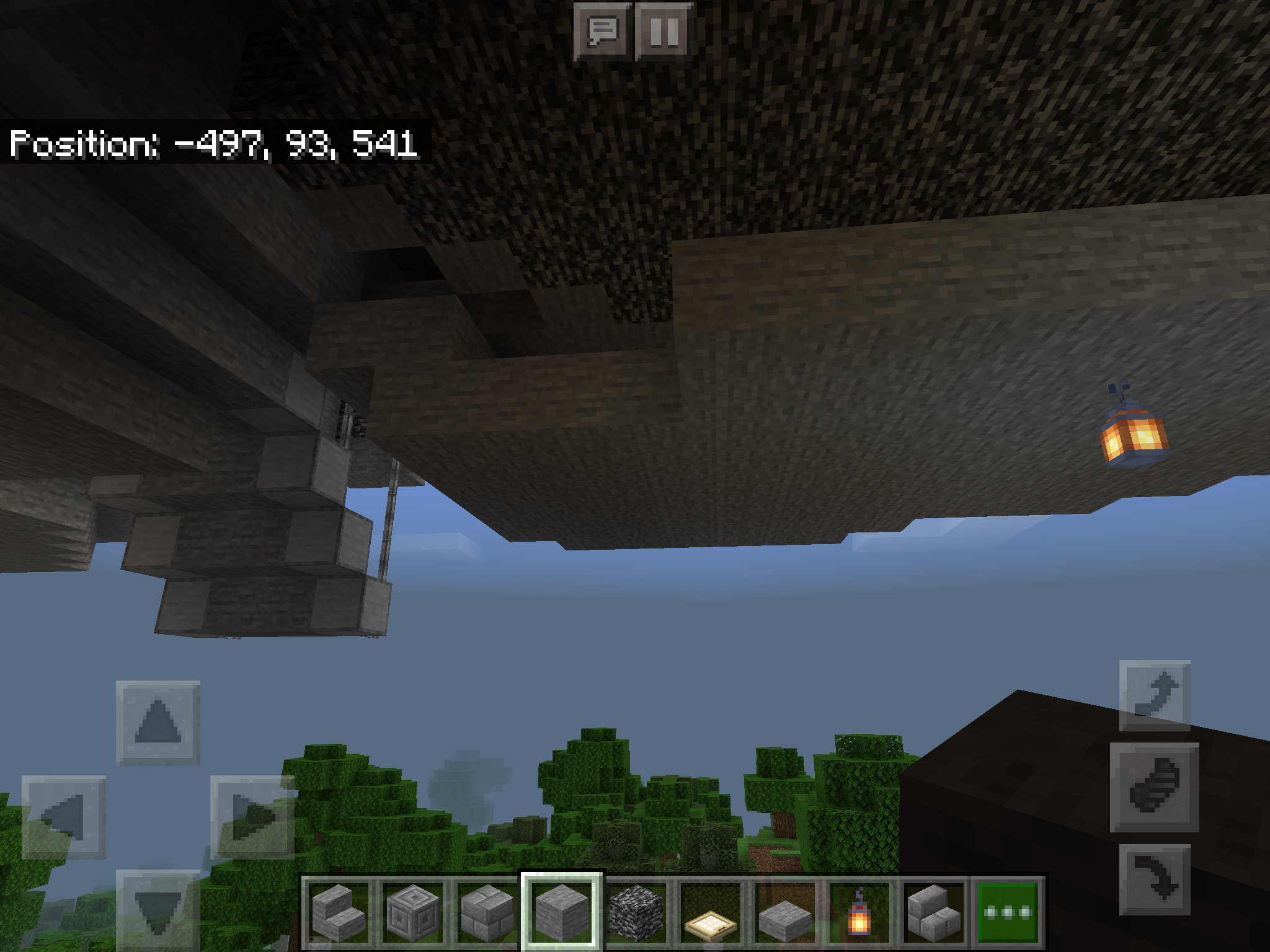1270x952 pixels.
Task: Pause the game
Action: pos(664,31)
